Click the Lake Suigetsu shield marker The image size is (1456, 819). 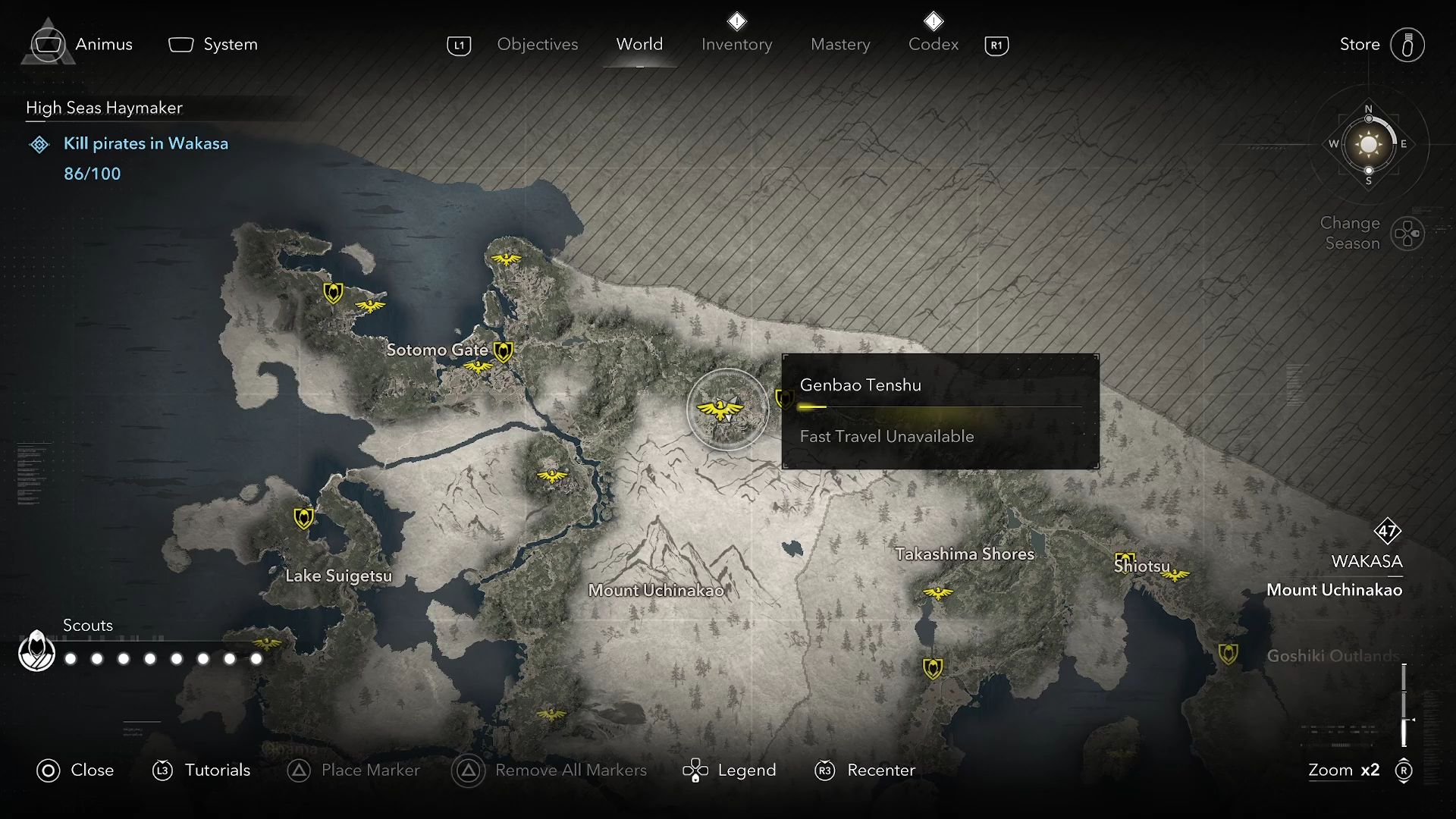(x=303, y=519)
